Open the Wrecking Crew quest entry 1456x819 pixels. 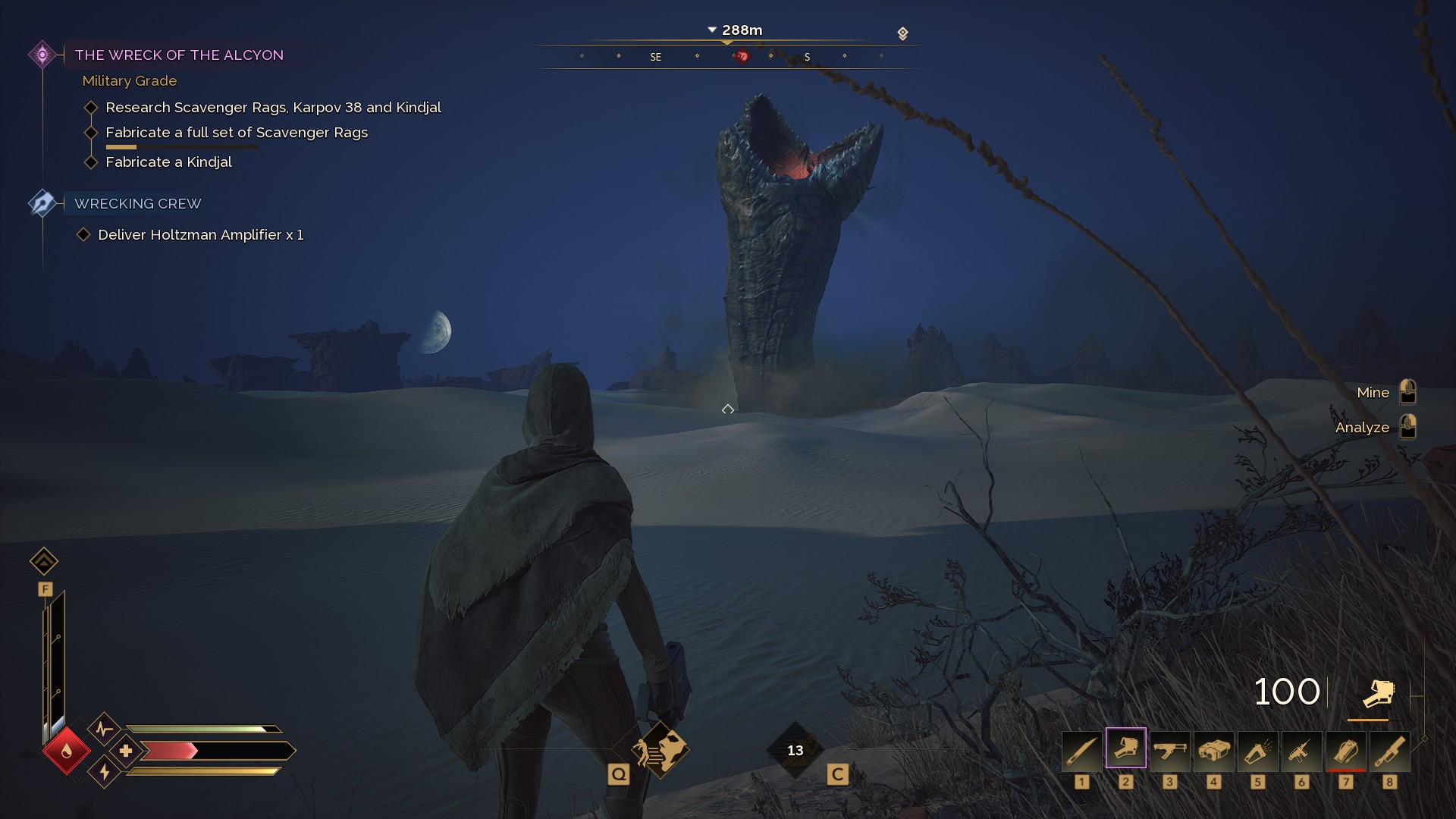[137, 203]
